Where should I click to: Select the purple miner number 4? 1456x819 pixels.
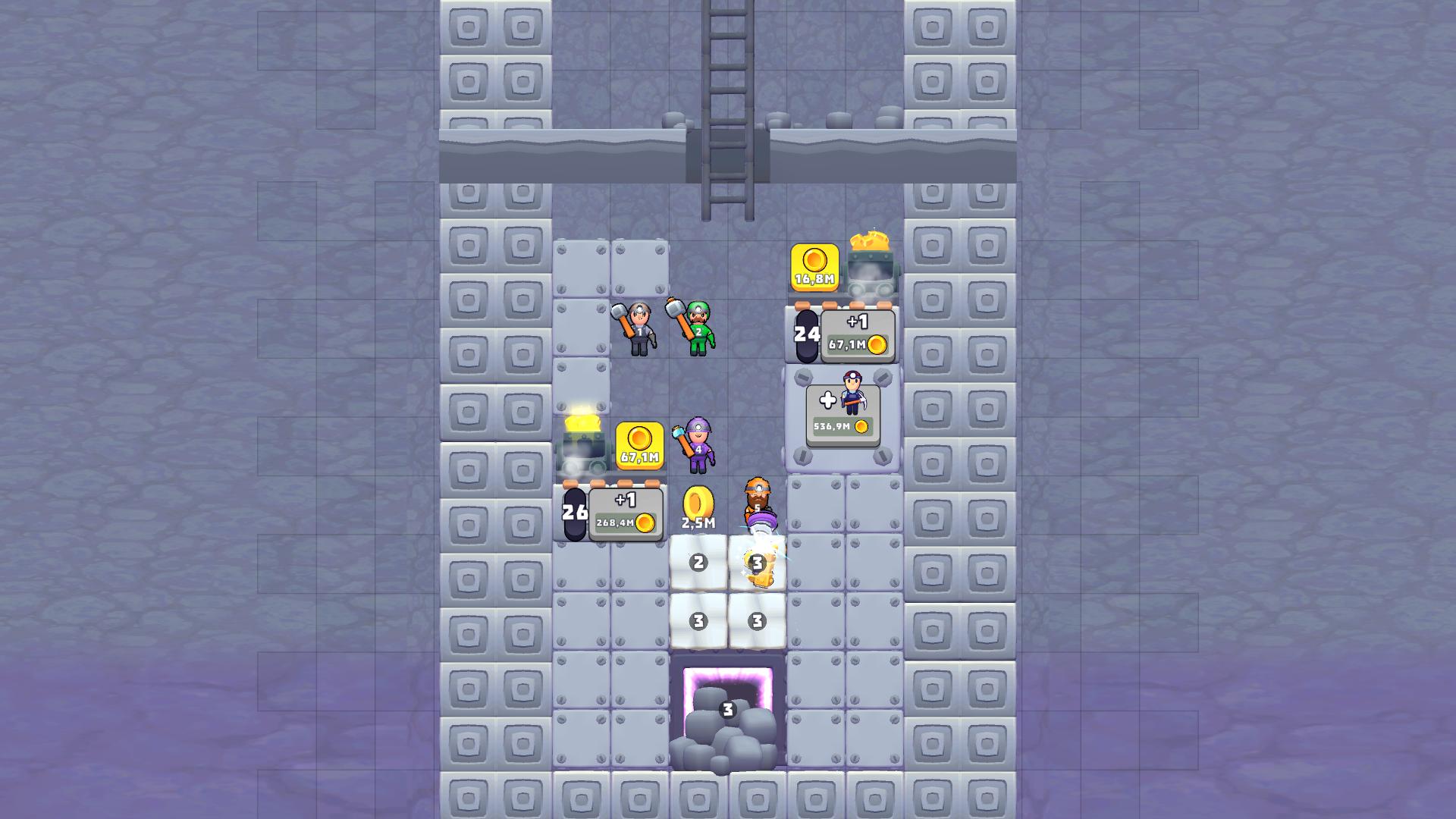[696, 447]
